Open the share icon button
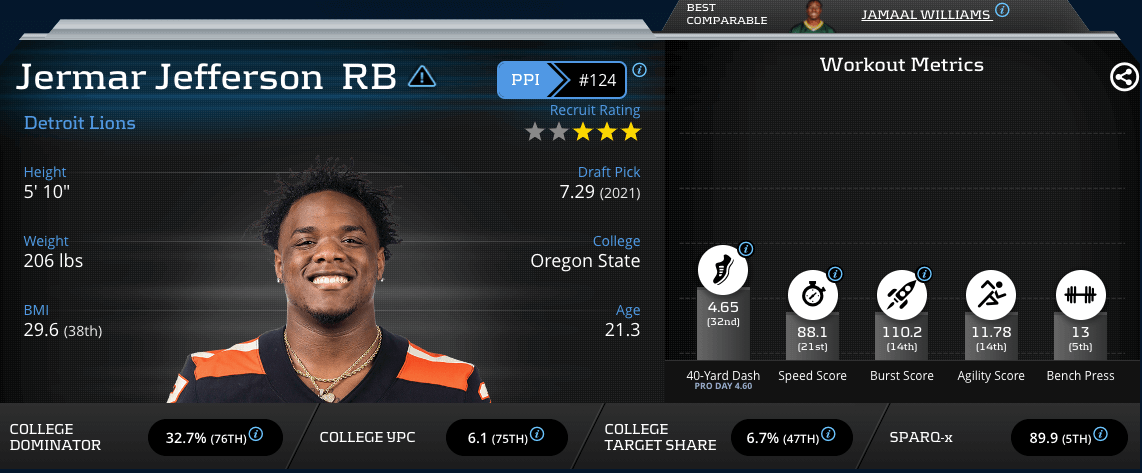This screenshot has height=473, width=1142. [x=1123, y=77]
